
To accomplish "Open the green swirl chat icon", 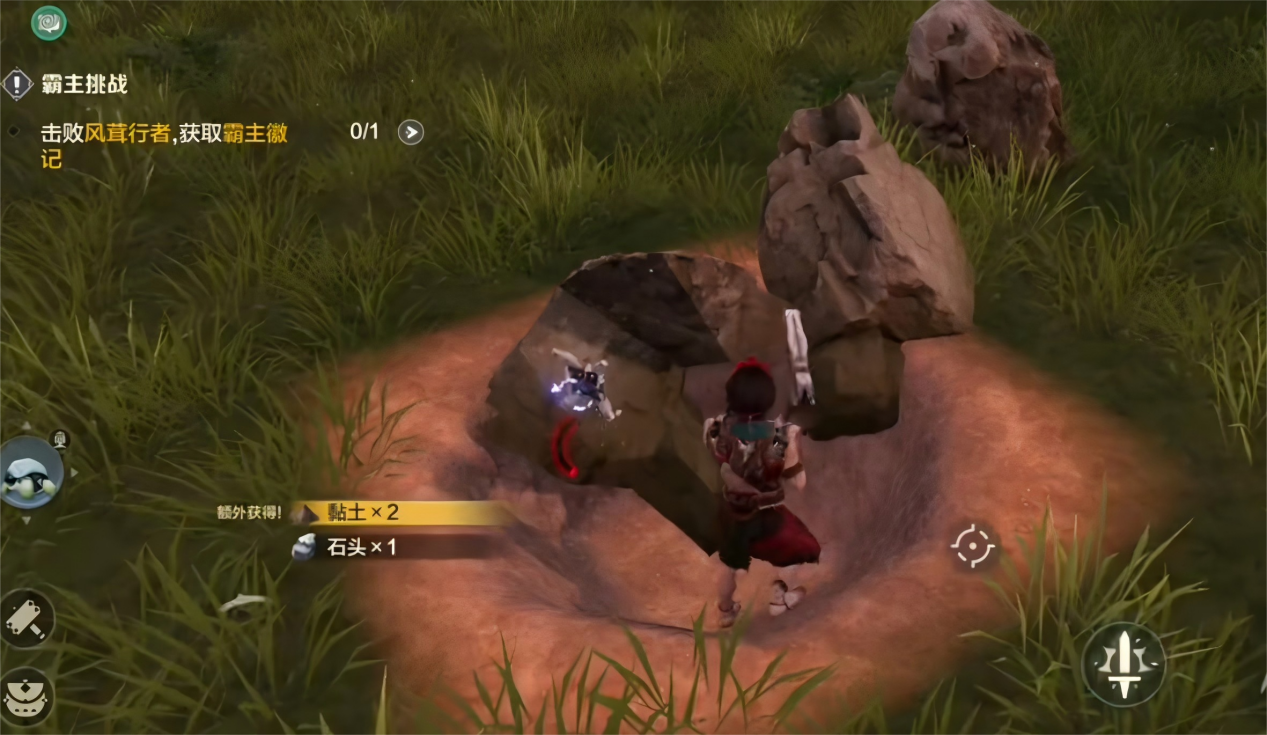I will [49, 22].
